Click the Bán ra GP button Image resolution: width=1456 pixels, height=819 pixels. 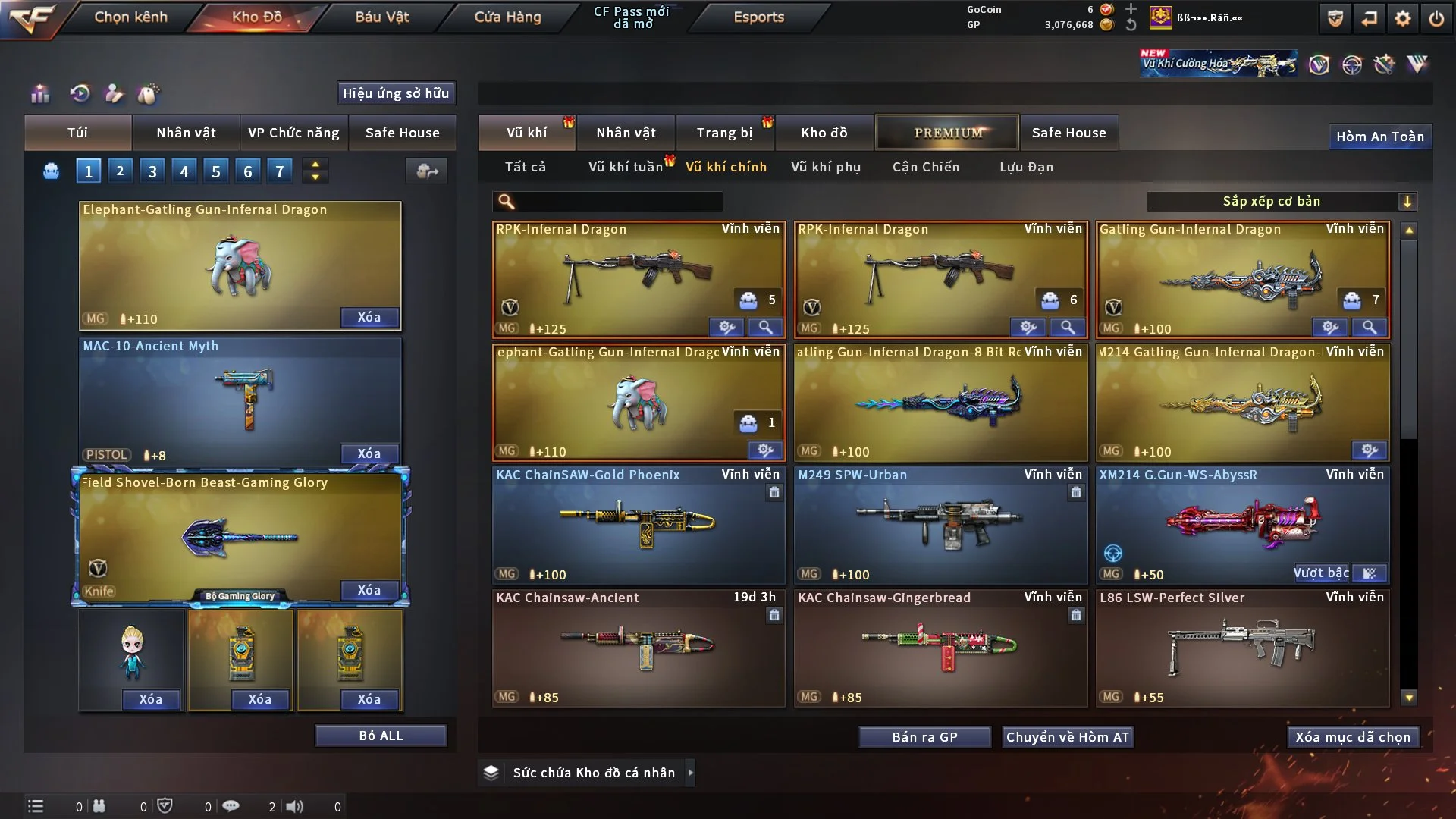(924, 737)
